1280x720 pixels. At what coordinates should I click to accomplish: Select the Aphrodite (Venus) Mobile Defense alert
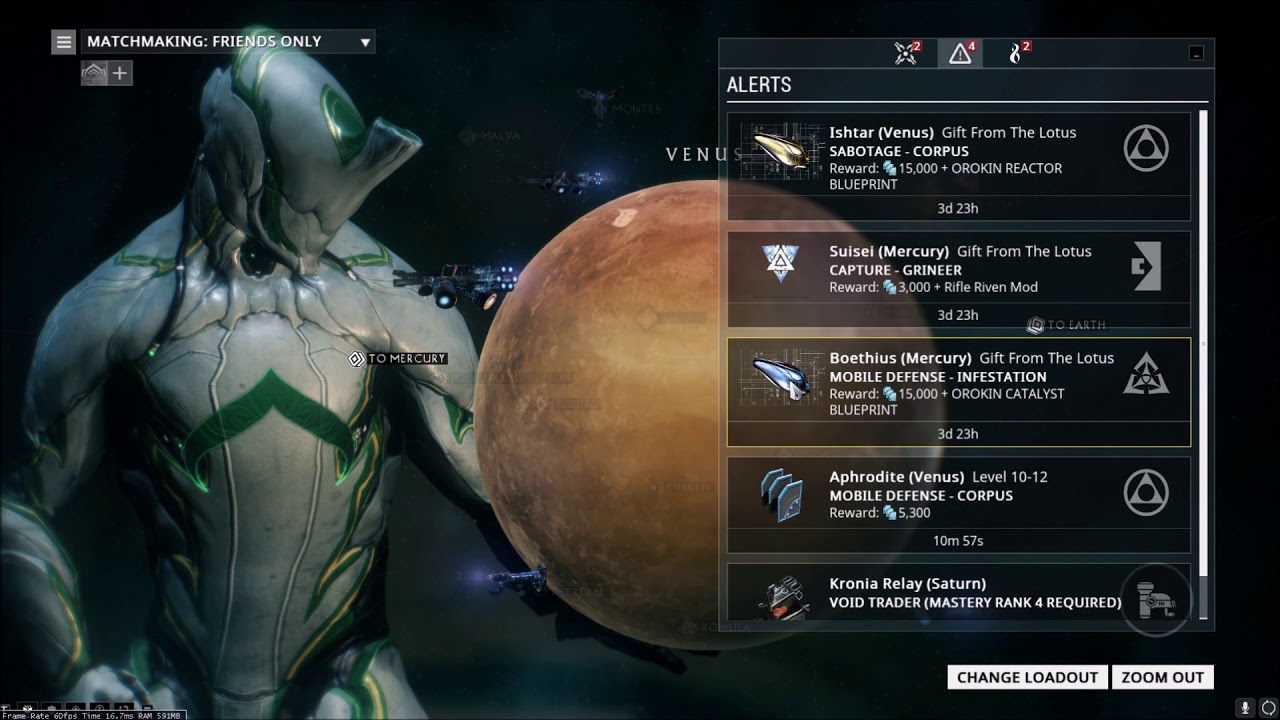click(x=958, y=497)
